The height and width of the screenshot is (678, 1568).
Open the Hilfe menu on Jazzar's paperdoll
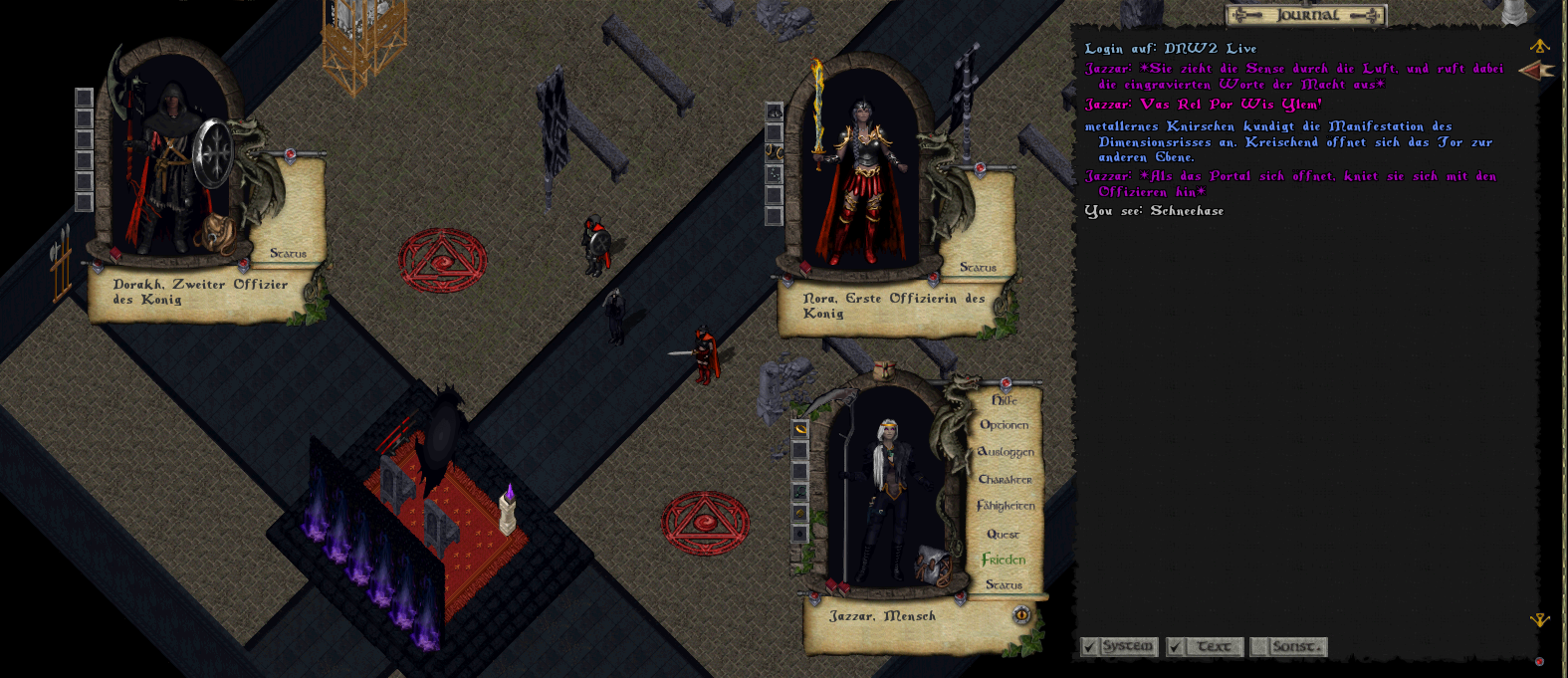click(x=1004, y=400)
